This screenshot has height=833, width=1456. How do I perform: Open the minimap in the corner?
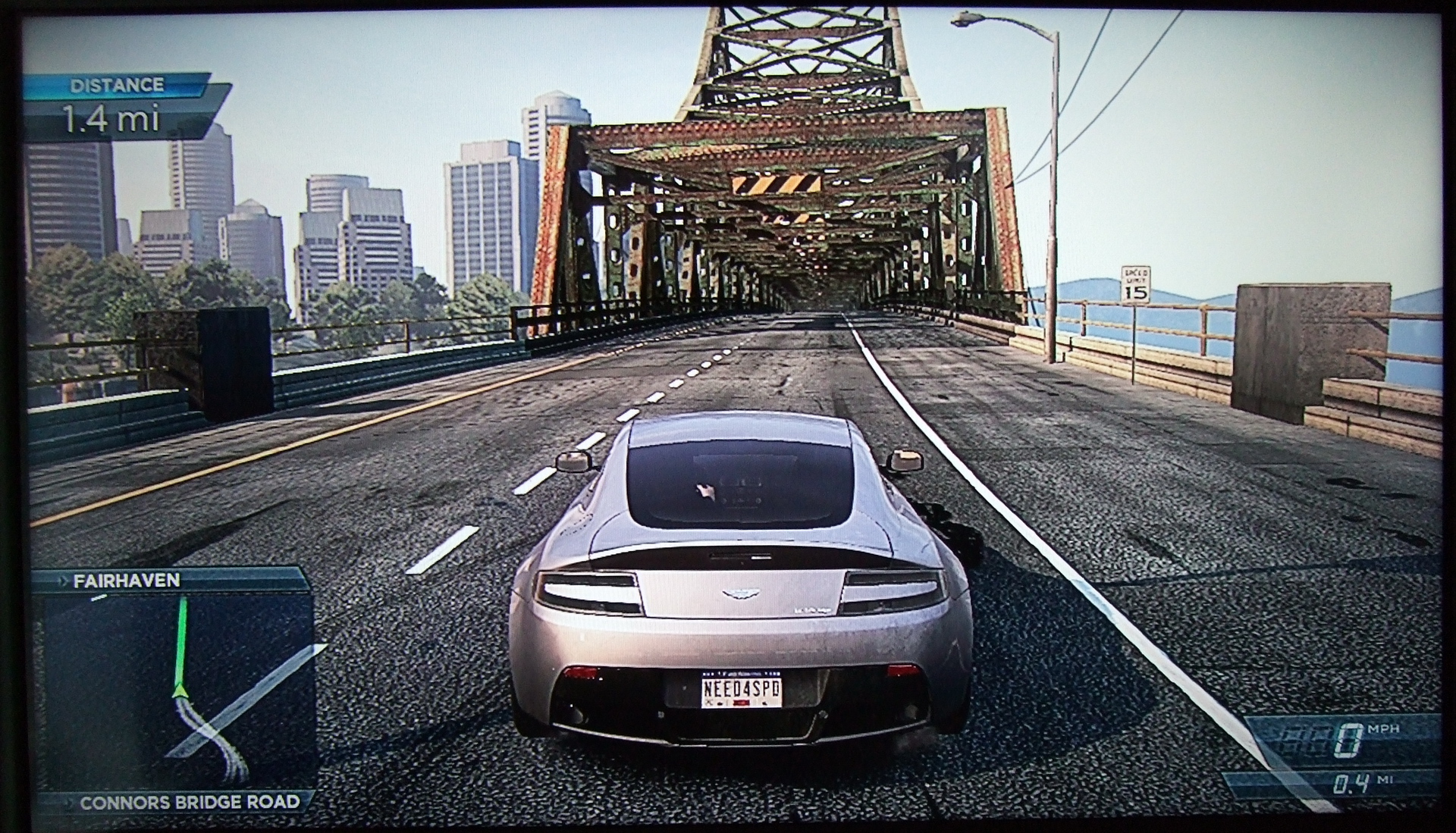tap(177, 691)
